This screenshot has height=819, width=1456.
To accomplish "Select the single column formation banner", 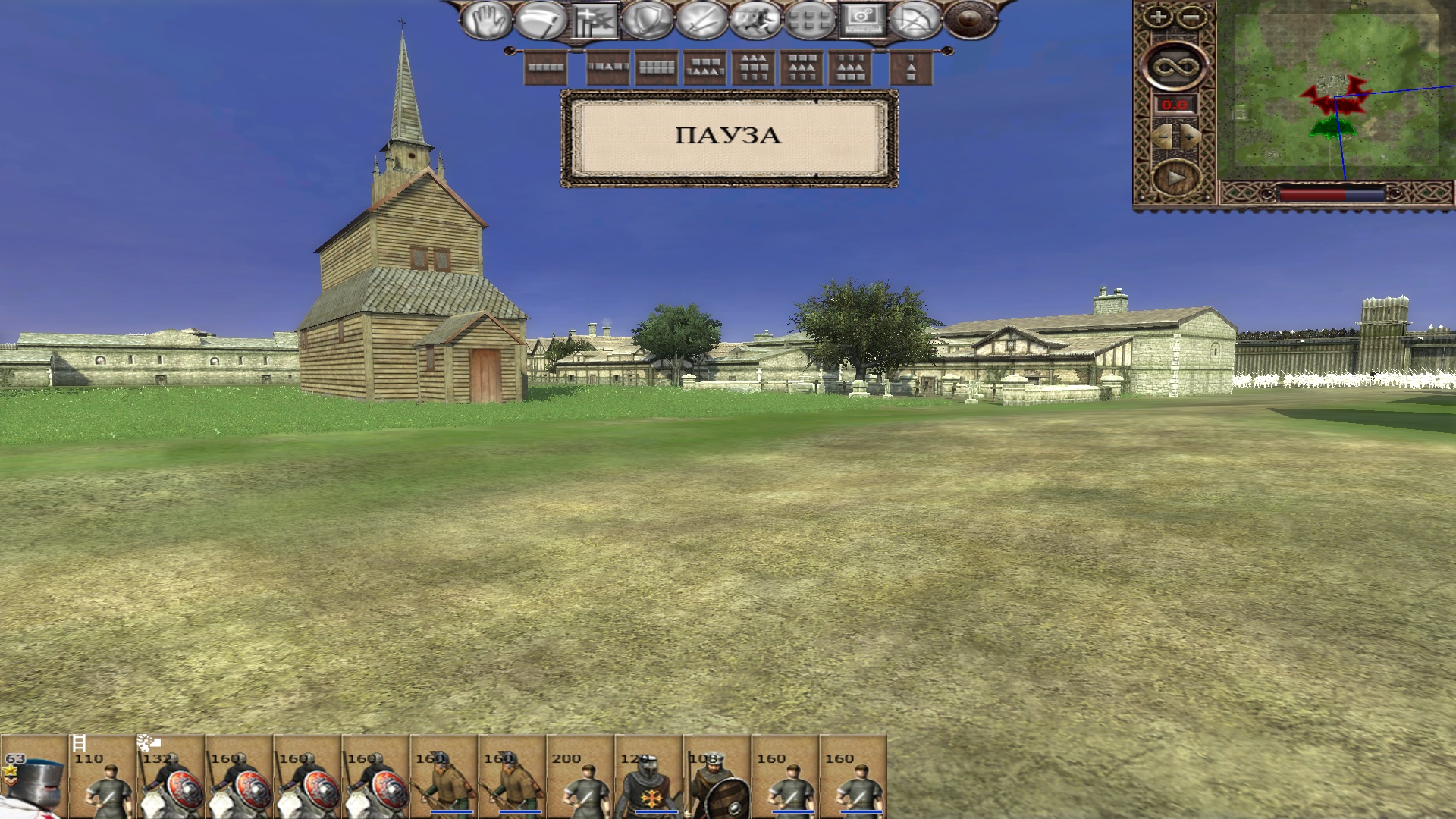I will [912, 67].
